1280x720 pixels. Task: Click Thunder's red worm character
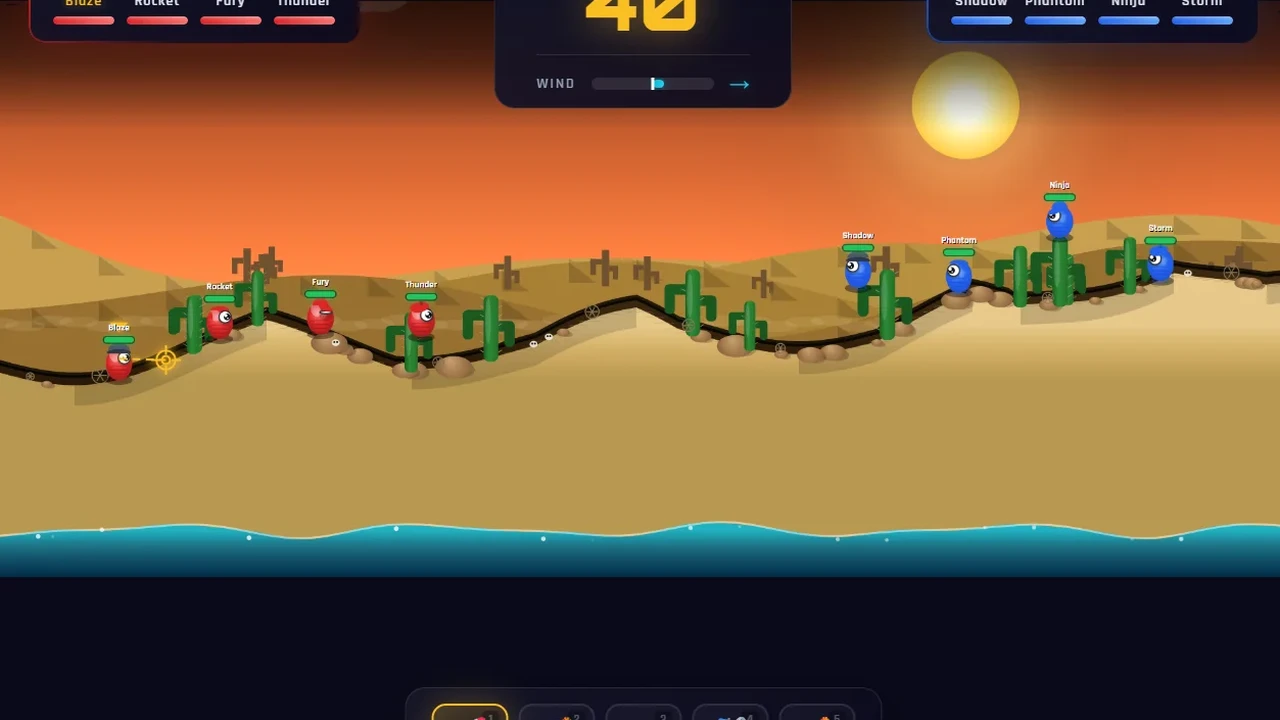[x=419, y=320]
